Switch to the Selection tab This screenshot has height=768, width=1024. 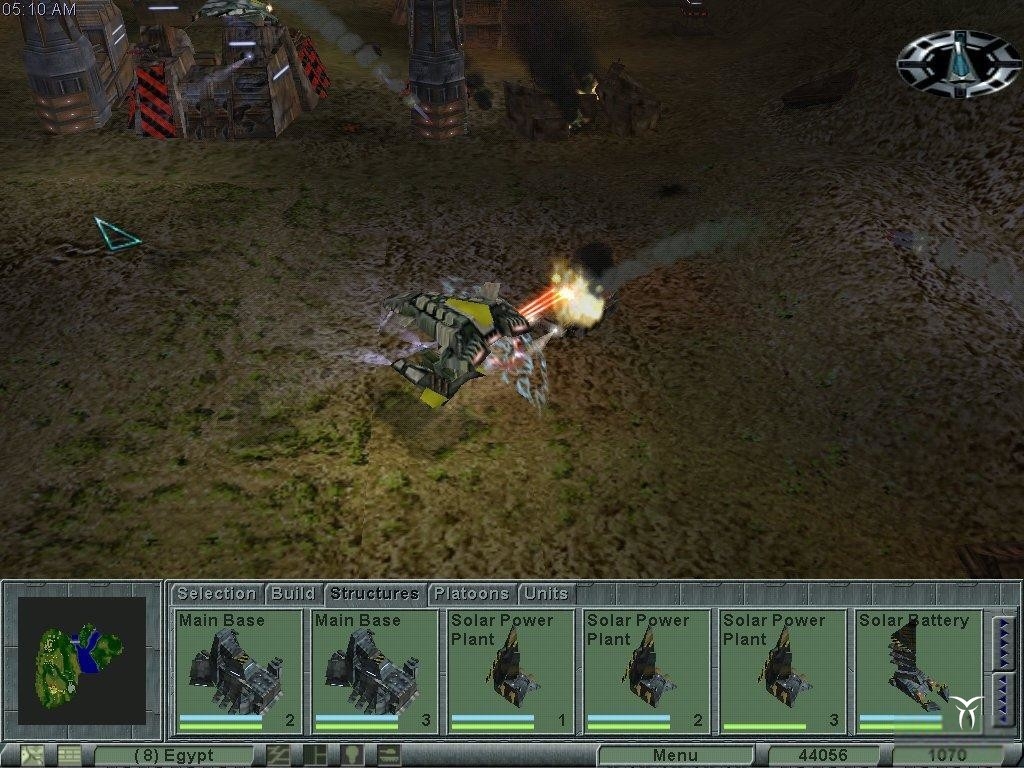pyautogui.click(x=216, y=593)
